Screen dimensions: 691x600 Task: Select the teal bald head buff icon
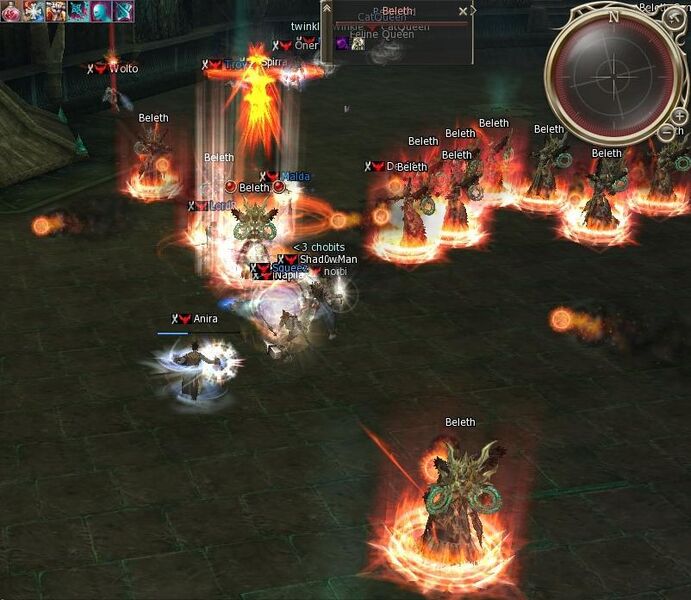[101, 11]
